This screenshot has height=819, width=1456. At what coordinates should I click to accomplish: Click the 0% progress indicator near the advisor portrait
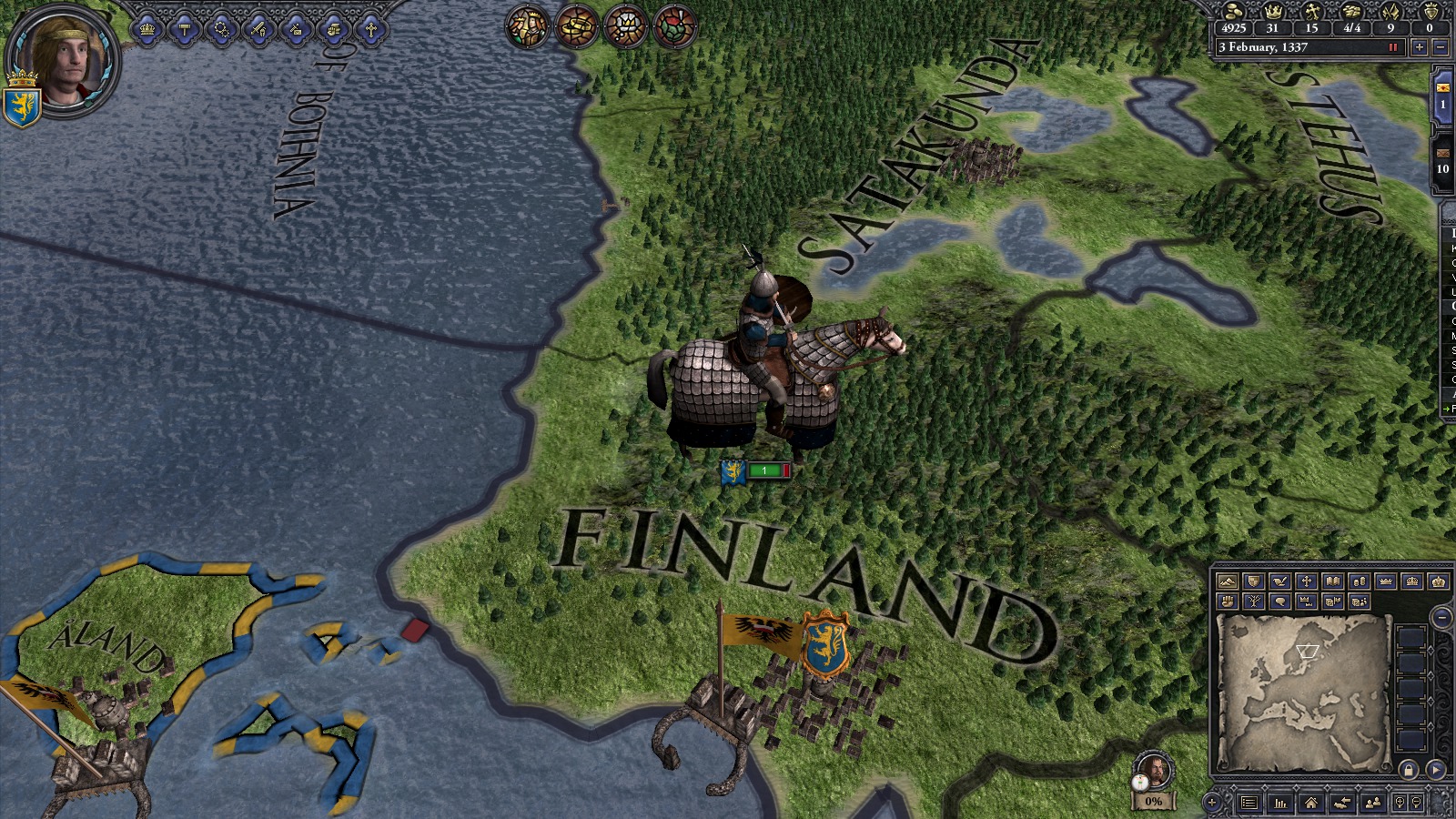tap(1153, 803)
